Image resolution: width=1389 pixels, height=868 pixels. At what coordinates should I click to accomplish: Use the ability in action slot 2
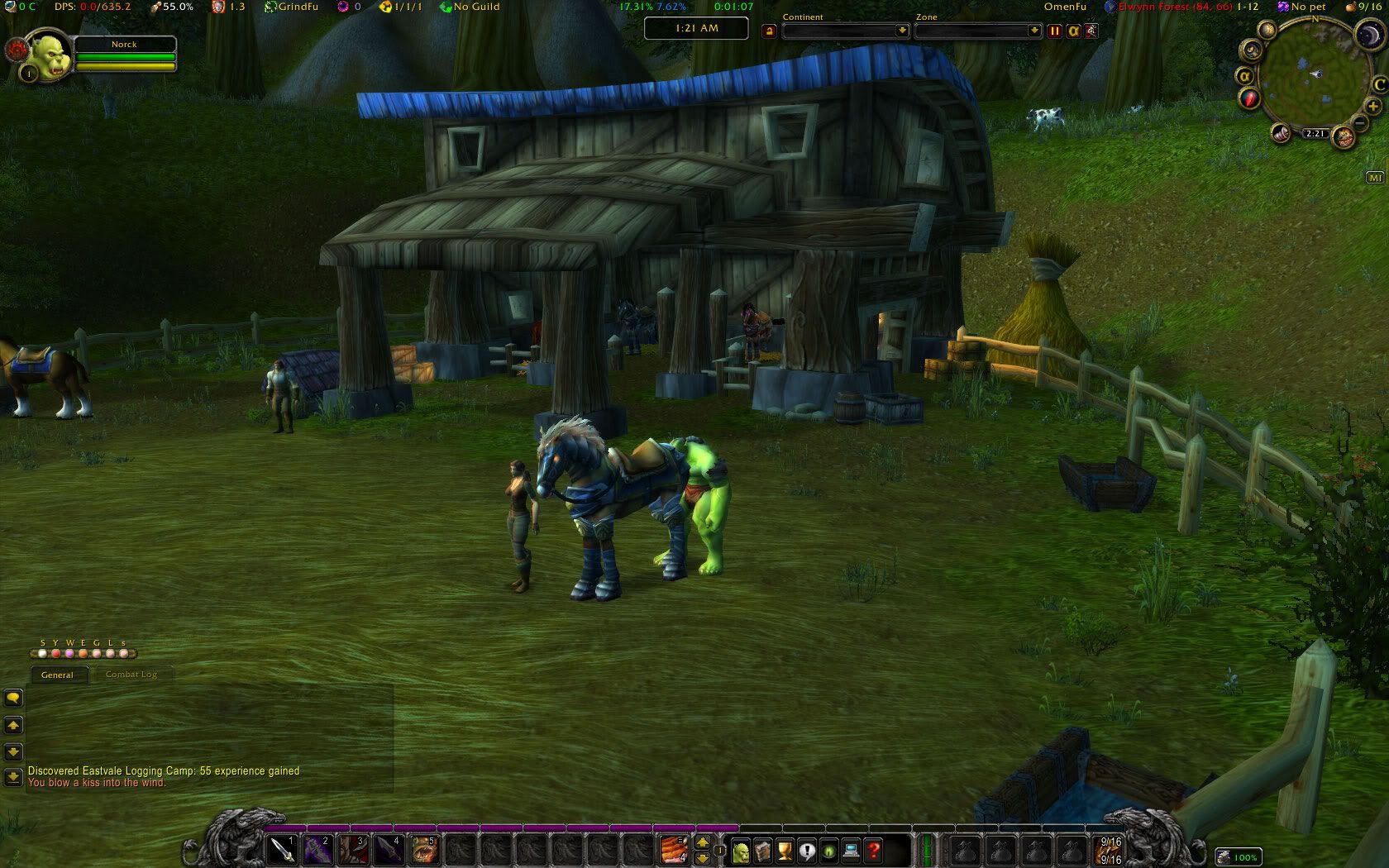pos(317,850)
